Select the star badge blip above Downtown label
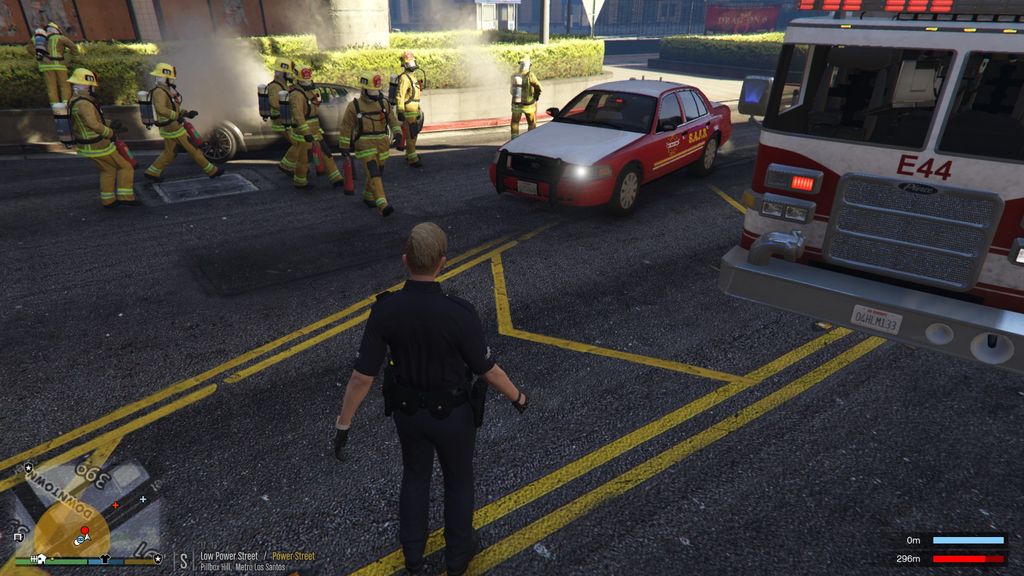 coord(29,466)
